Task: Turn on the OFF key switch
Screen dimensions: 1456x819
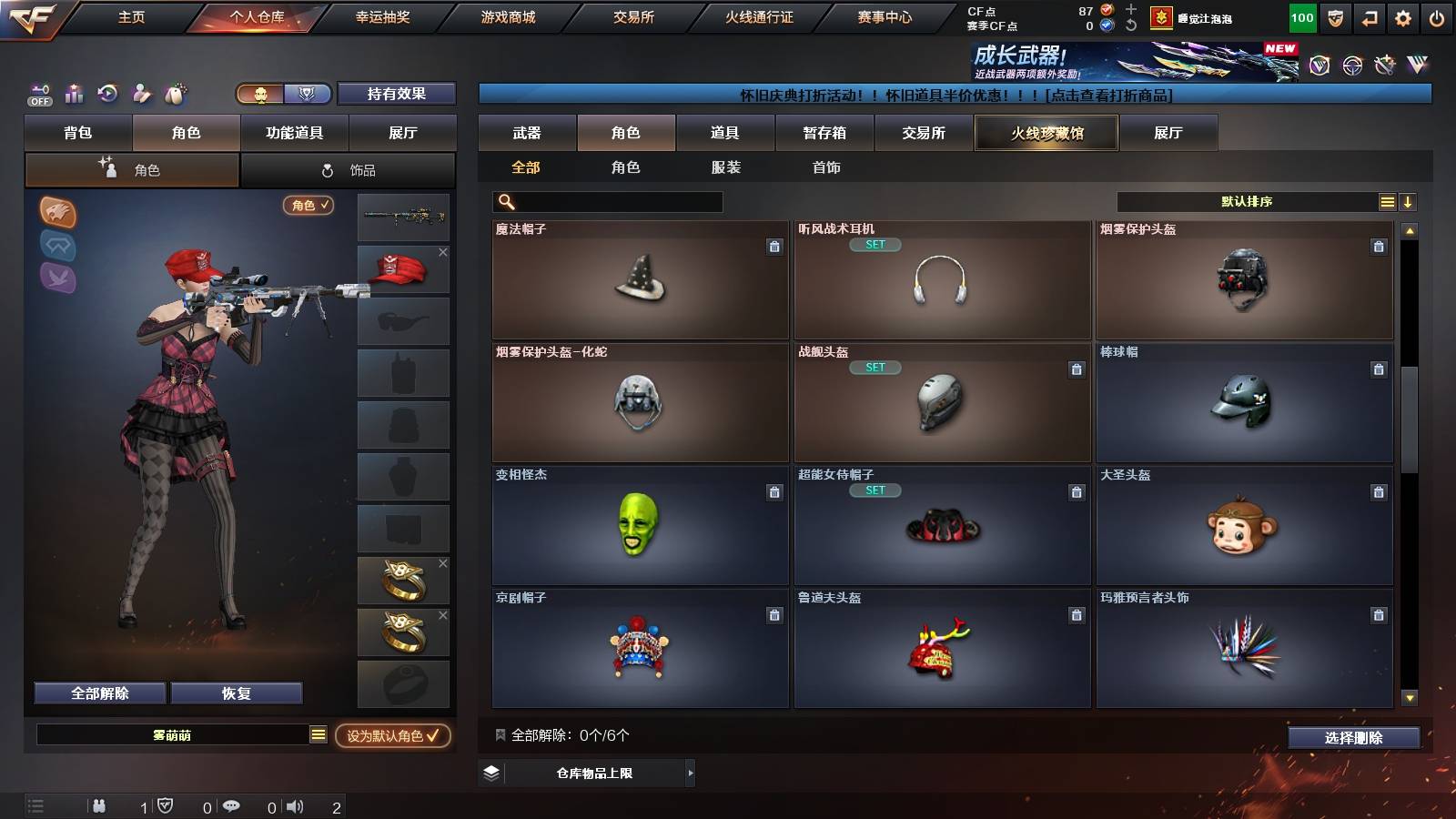Action: (38, 94)
